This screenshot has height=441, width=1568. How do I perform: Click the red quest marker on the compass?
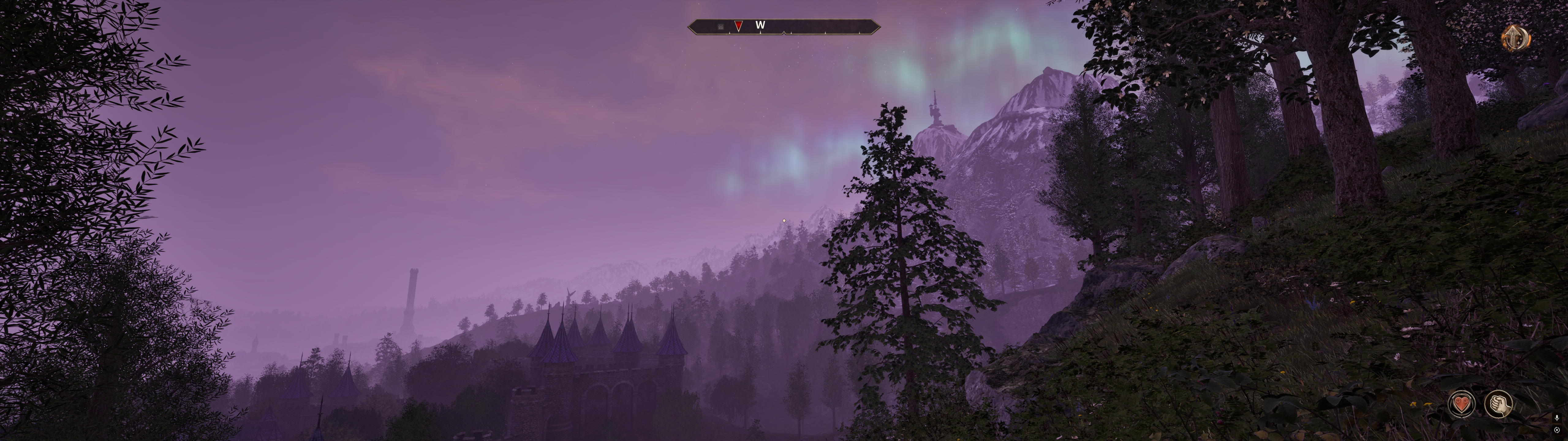pos(738,26)
